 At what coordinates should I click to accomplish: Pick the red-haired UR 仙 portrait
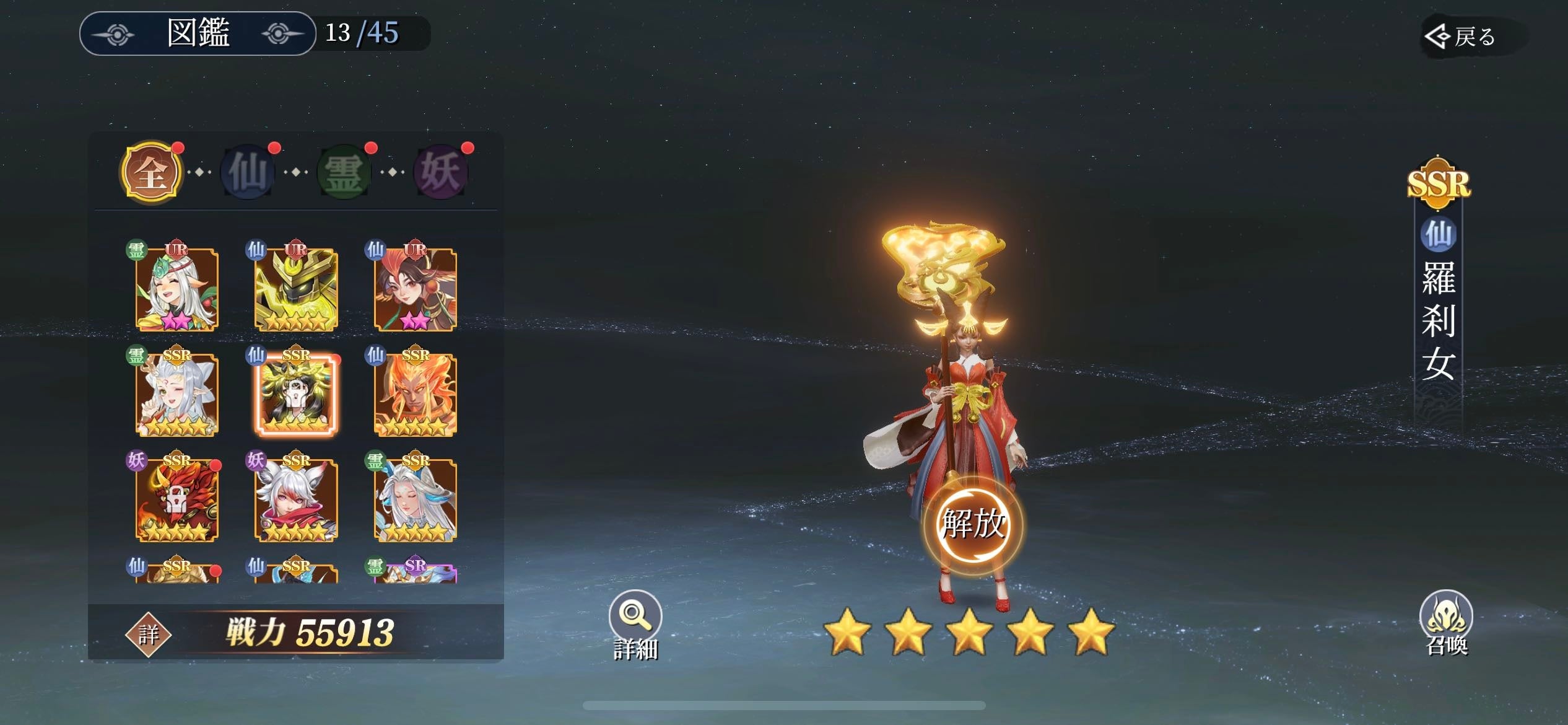[x=416, y=289]
